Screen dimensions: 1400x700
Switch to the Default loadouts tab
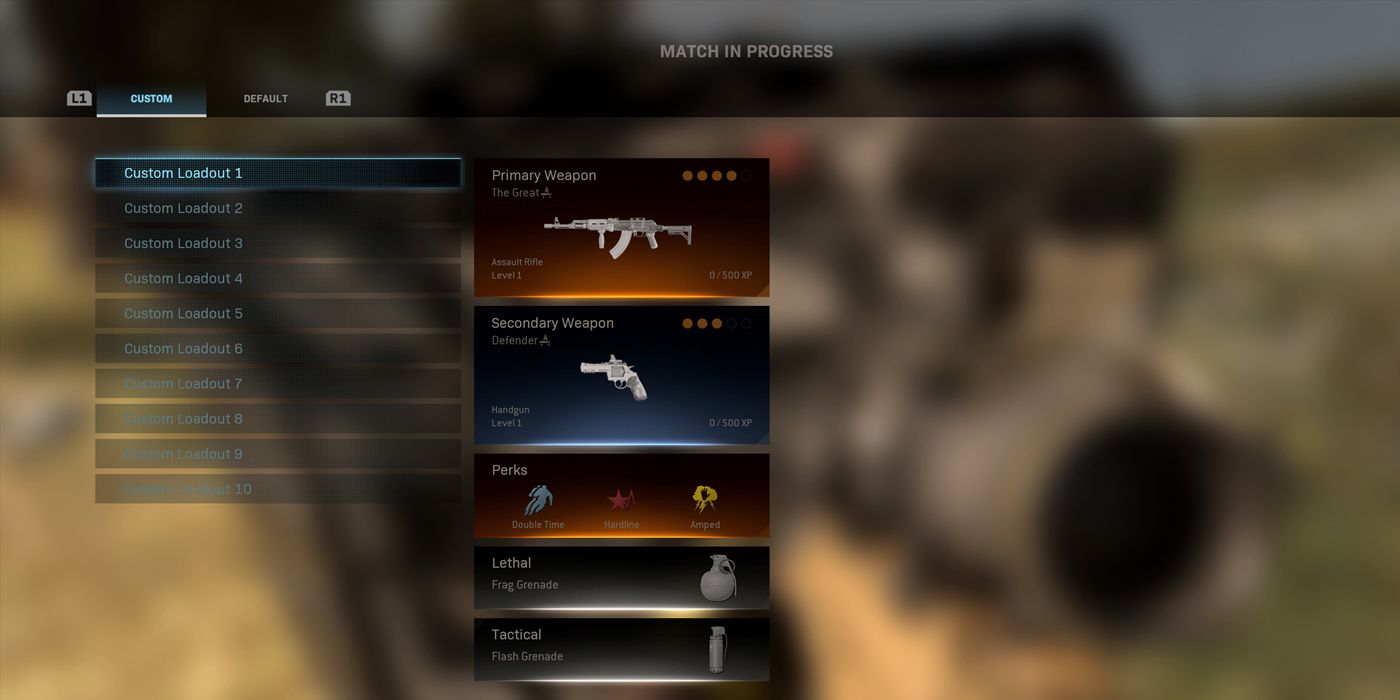[265, 99]
